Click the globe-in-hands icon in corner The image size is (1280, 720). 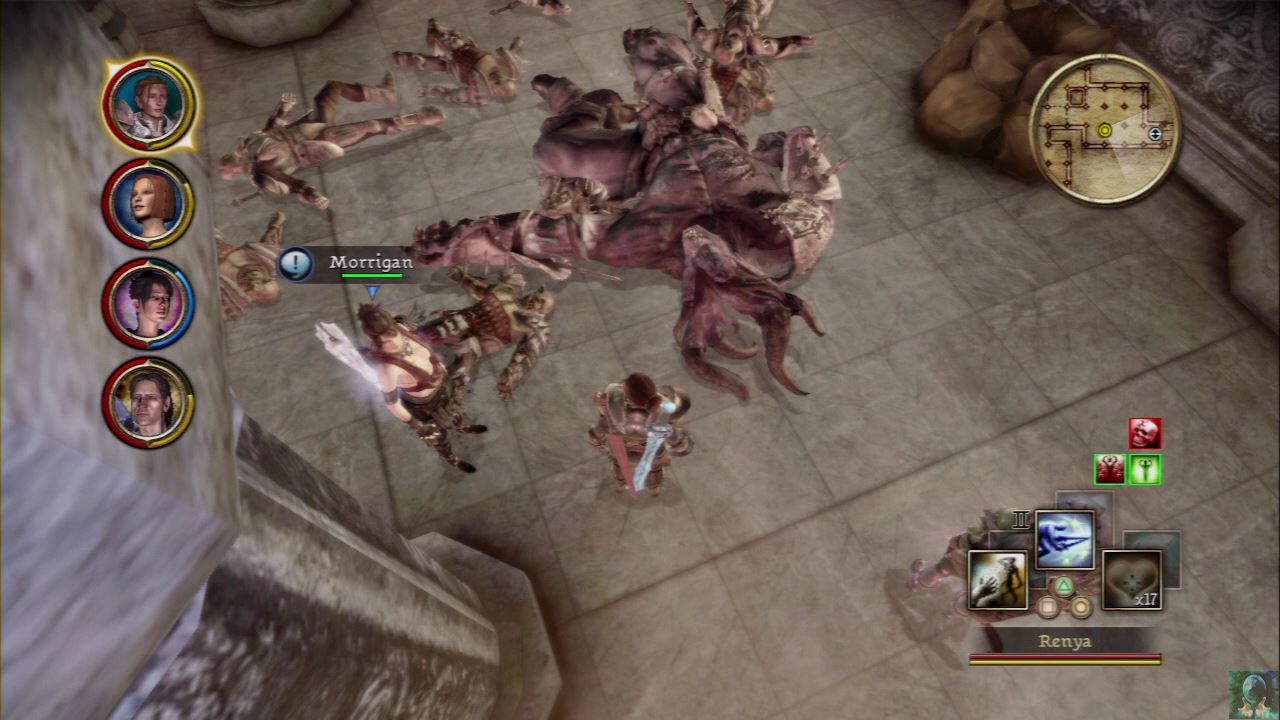tap(1253, 694)
